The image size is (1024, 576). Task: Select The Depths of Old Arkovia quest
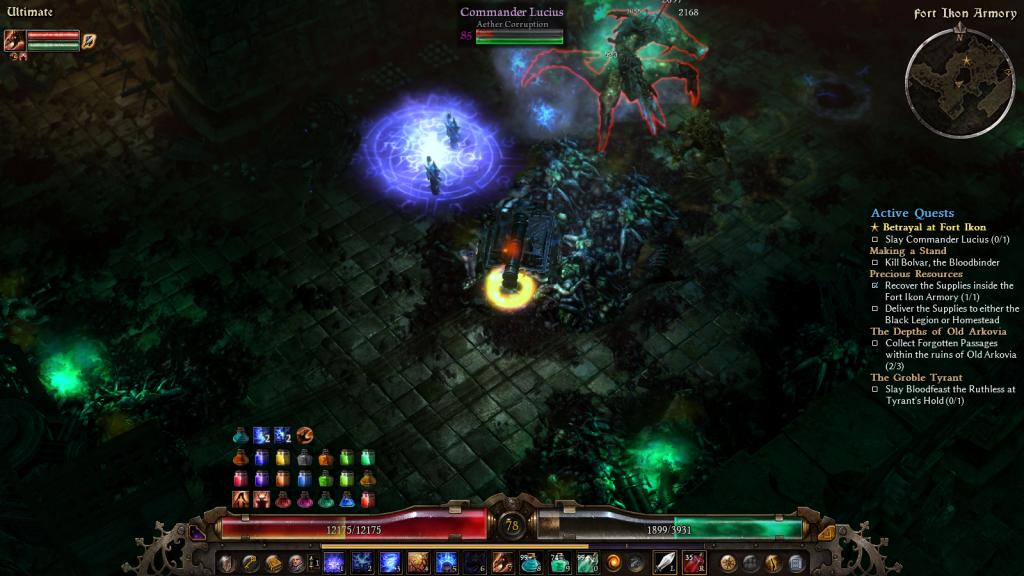tap(938, 331)
